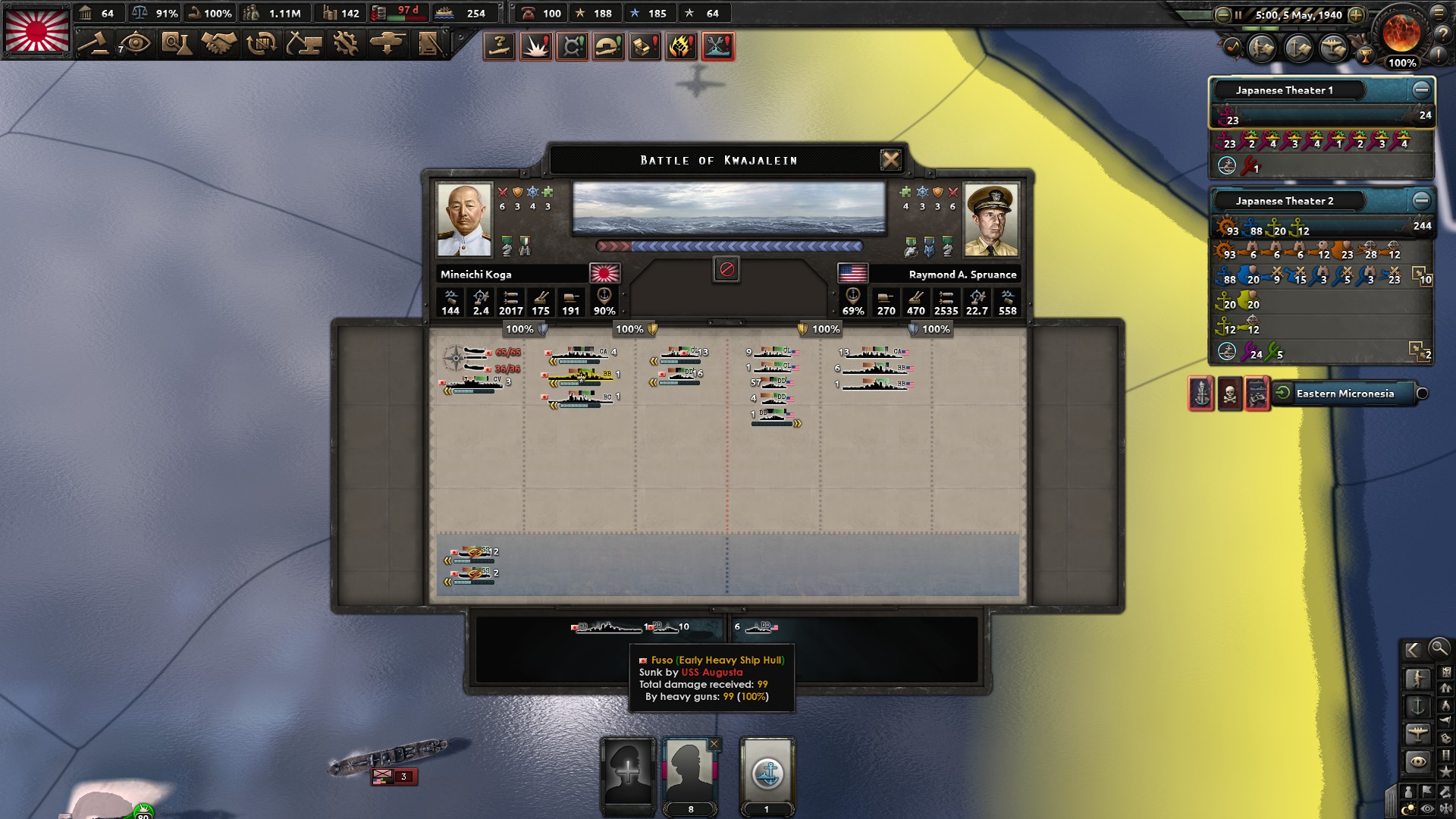The width and height of the screenshot is (1456, 819).
Task: Select the Eastern Micronesia region entry
Action: click(x=1345, y=394)
